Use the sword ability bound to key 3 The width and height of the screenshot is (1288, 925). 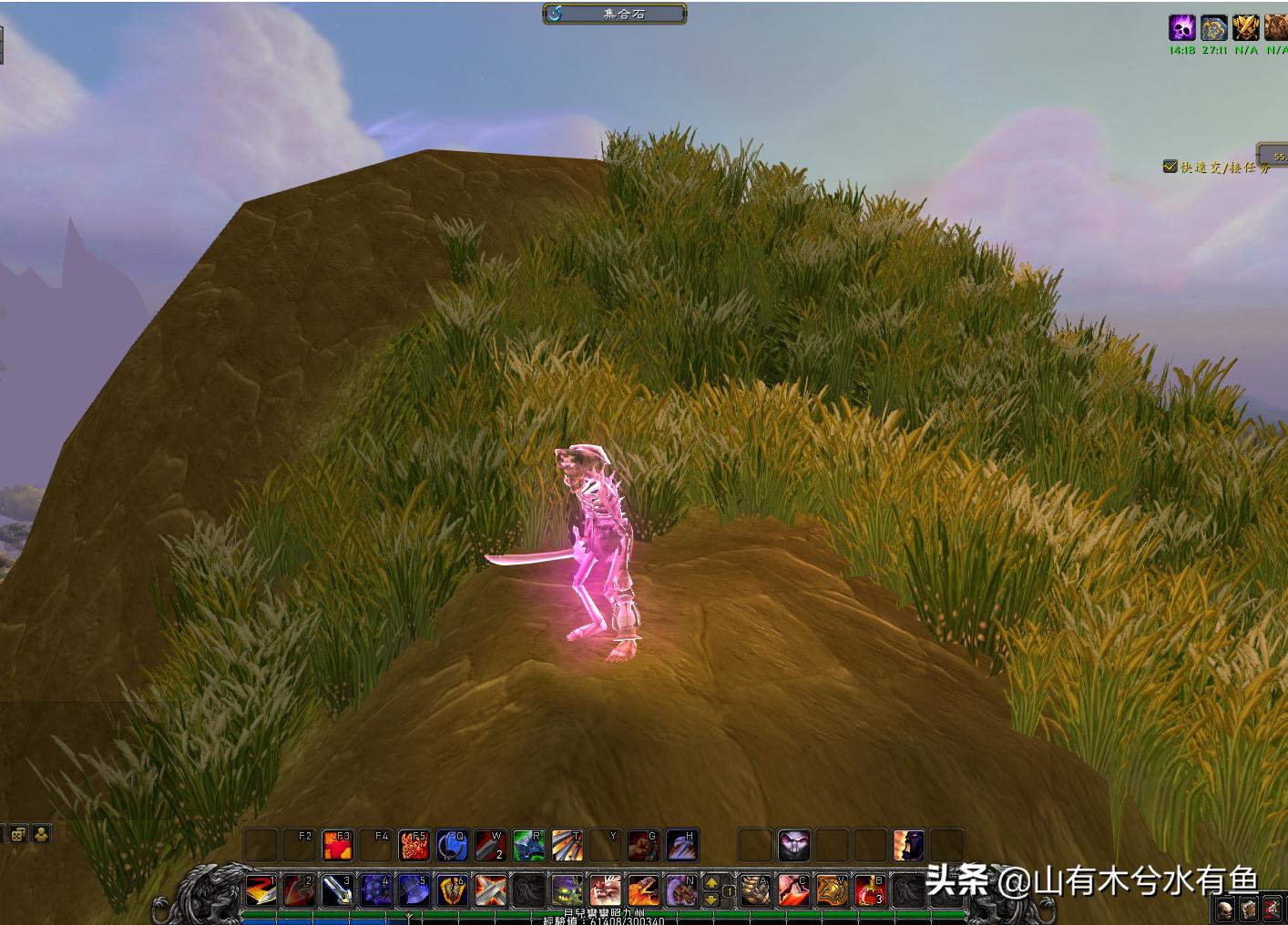pos(337,889)
